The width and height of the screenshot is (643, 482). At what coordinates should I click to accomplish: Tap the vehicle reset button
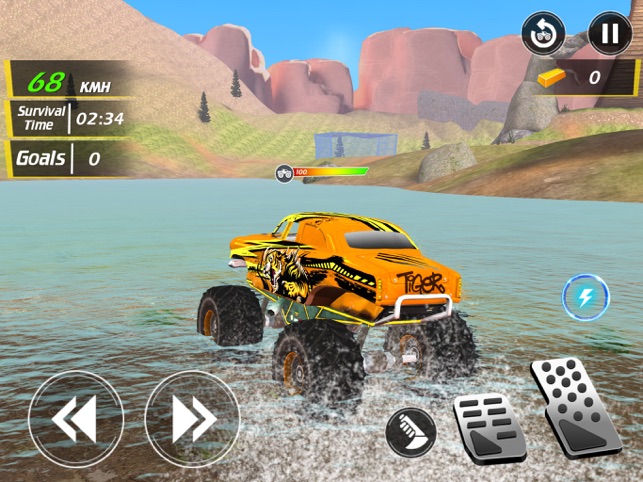pos(544,34)
